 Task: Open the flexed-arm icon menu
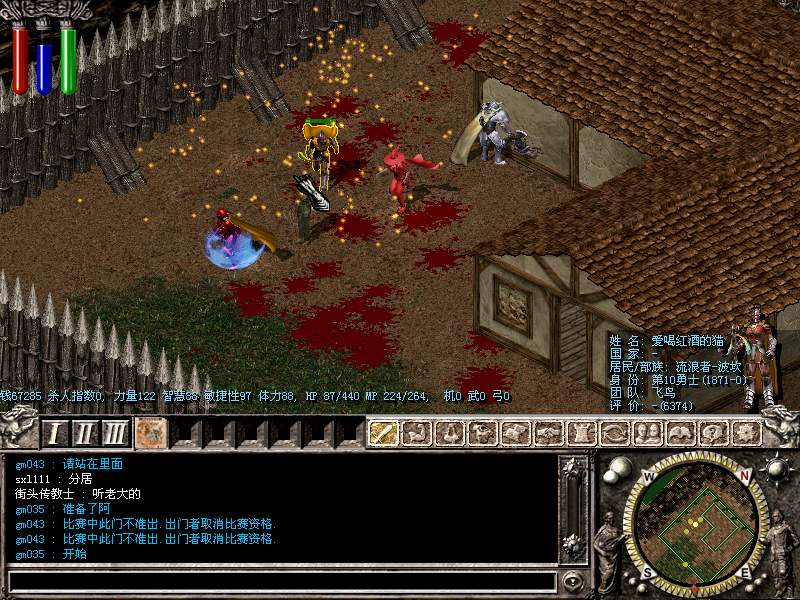point(418,433)
